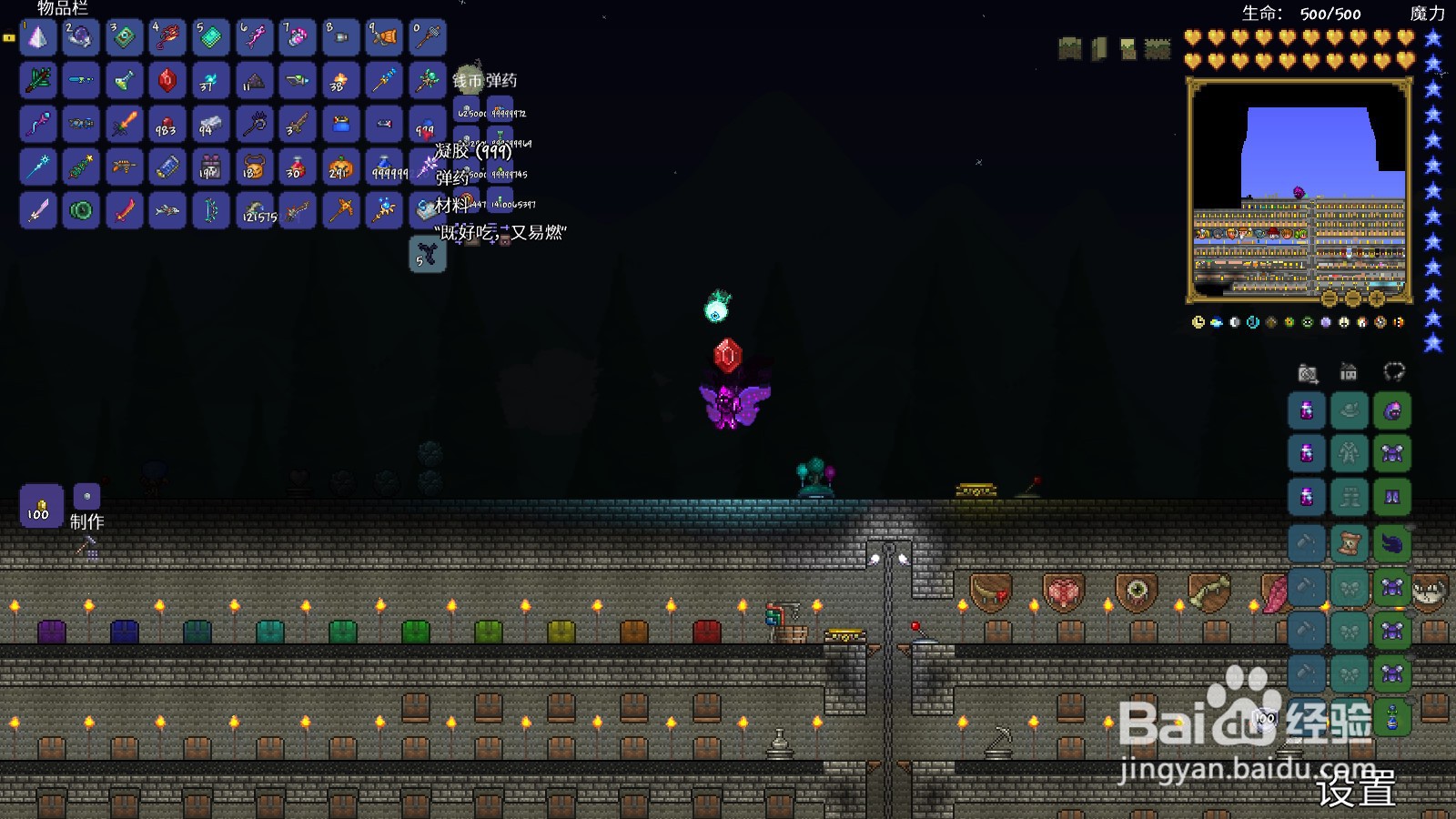Open the trash slot below the inventory
The image size is (1456, 819).
[x=427, y=255]
